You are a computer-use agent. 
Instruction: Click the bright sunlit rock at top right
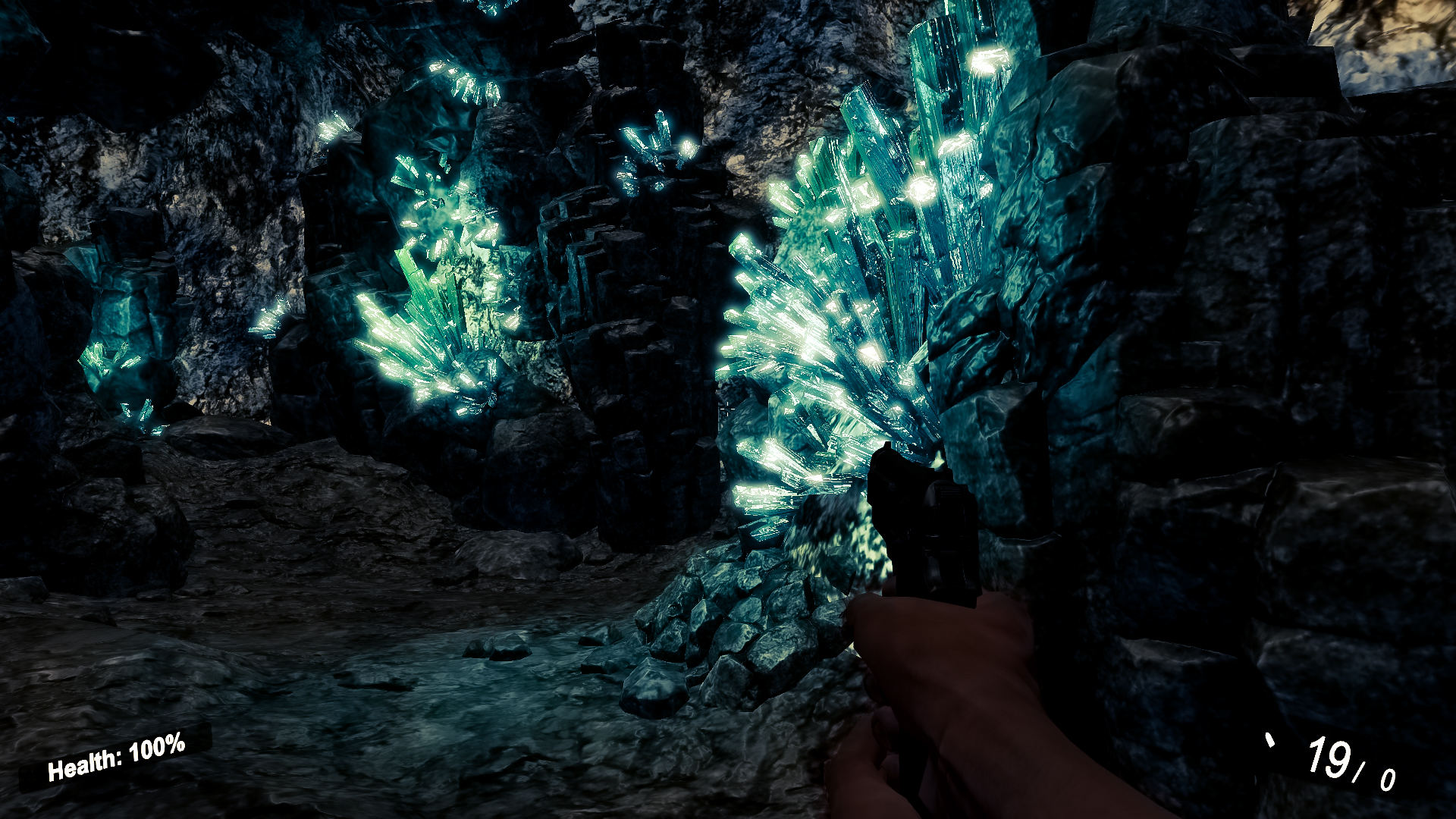[x=1388, y=45]
